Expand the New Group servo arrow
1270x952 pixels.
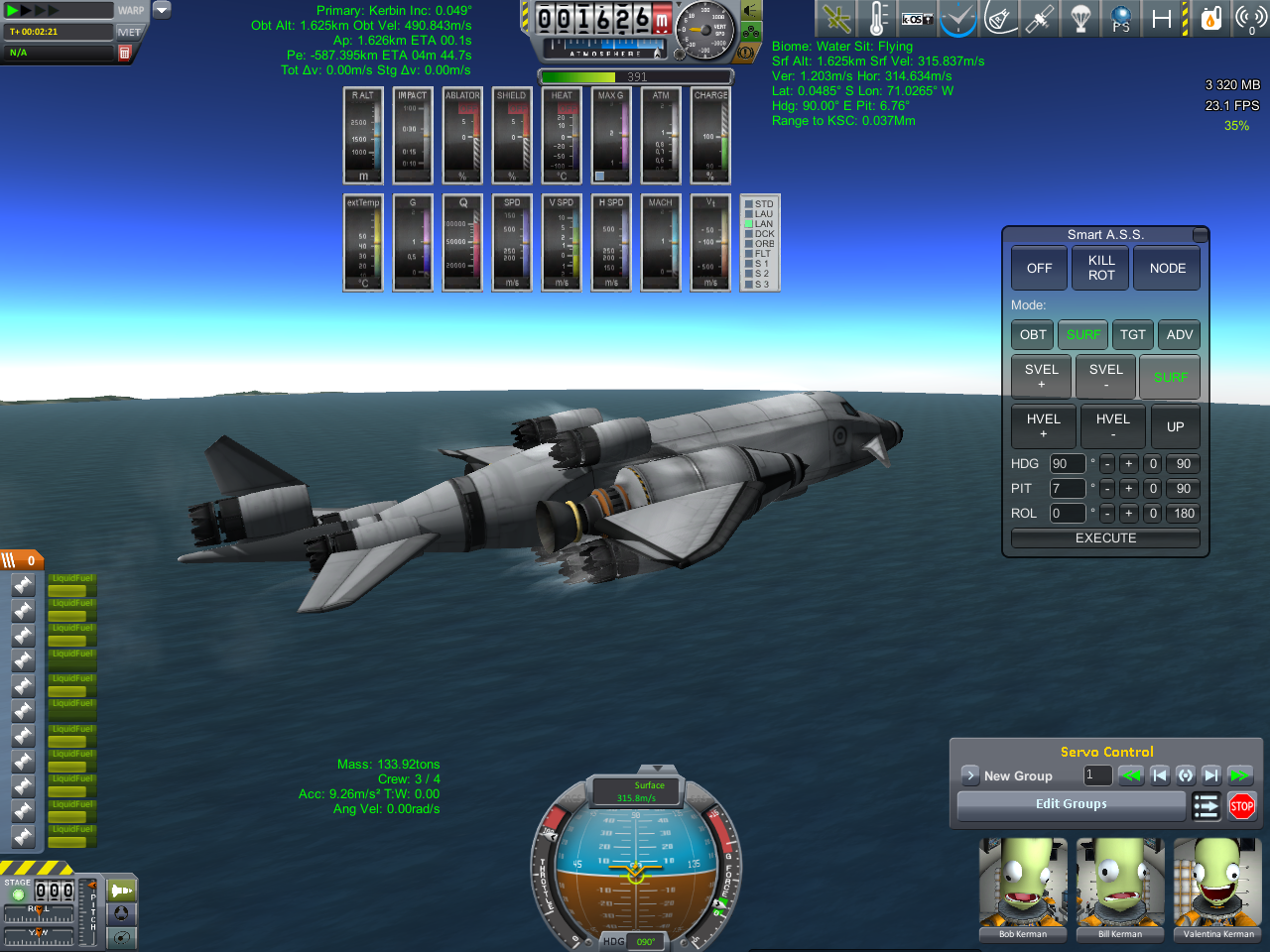970,775
